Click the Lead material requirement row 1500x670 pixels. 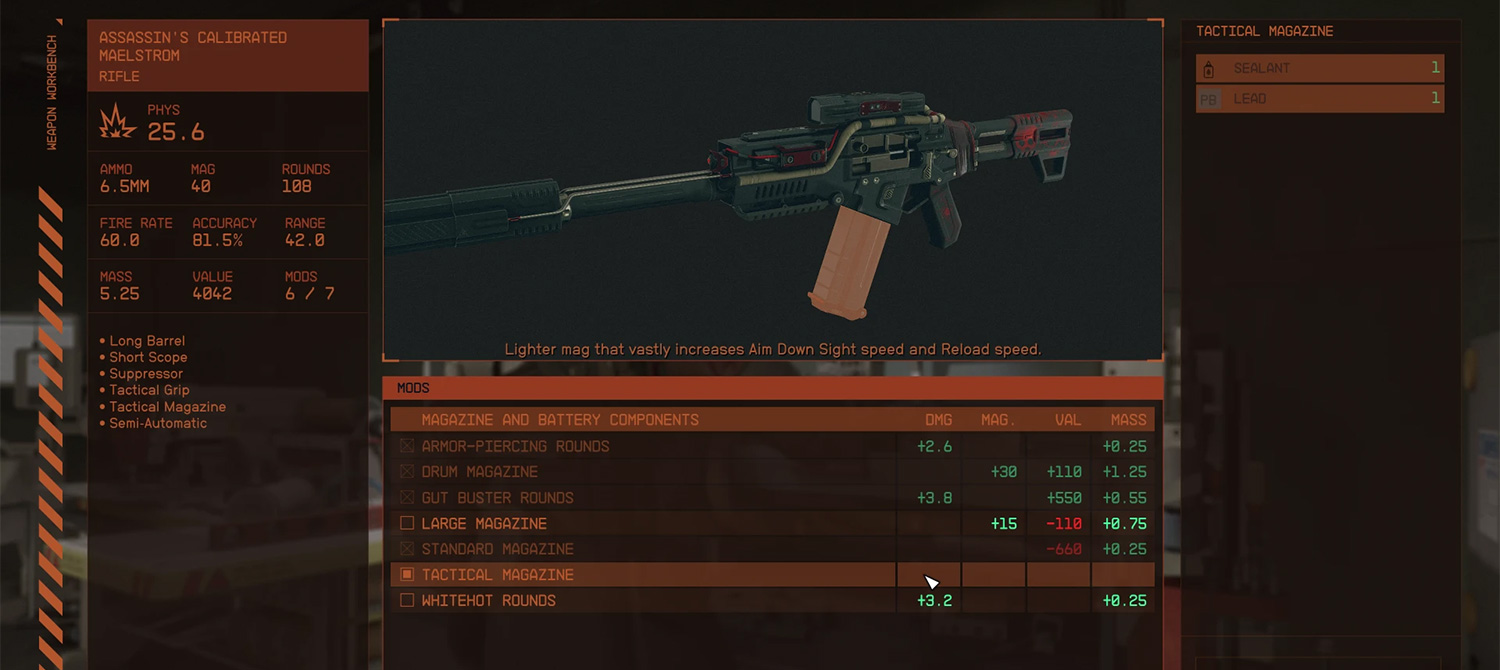(1319, 98)
